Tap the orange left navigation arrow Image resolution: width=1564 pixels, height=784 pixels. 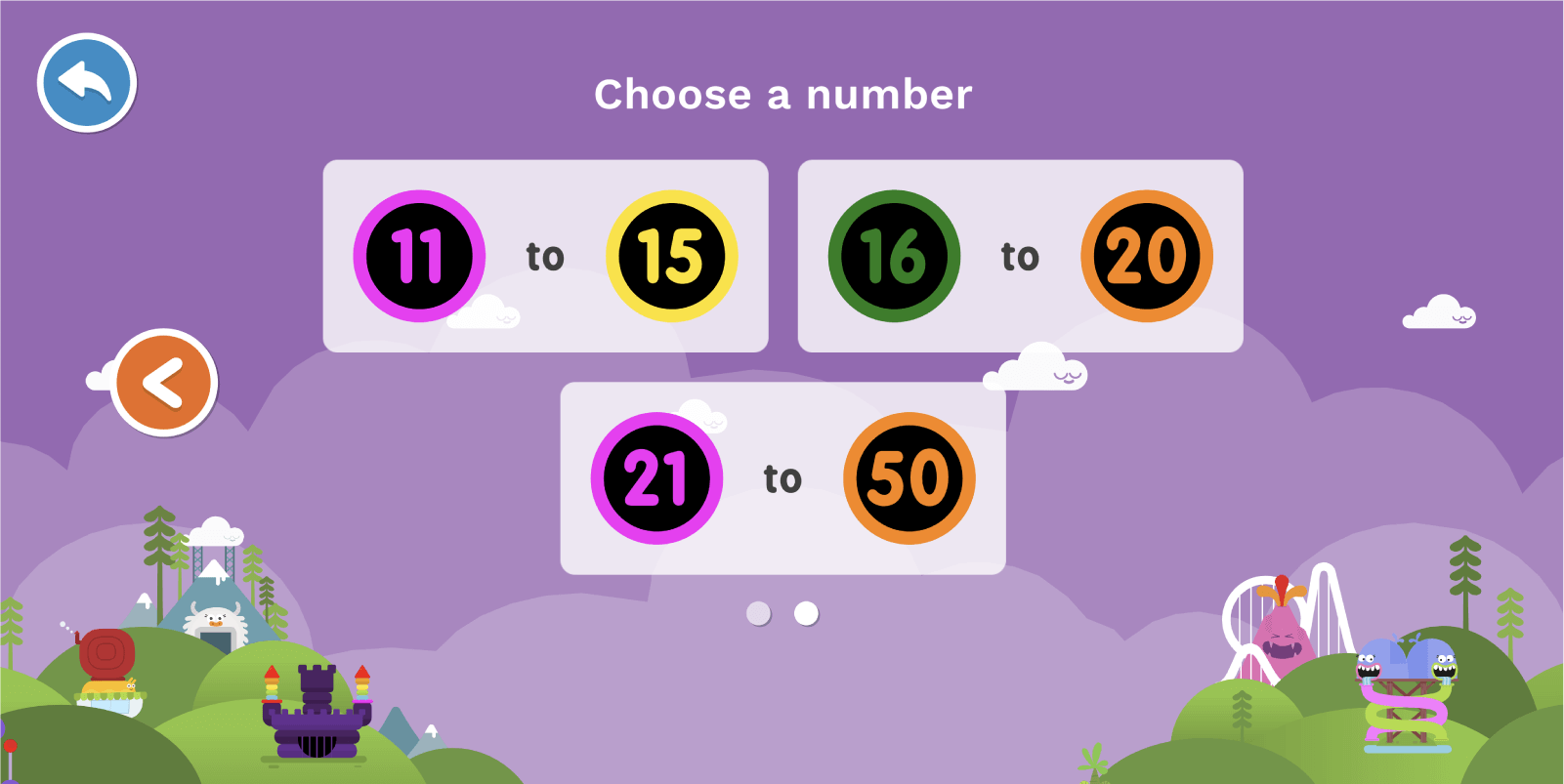click(x=163, y=382)
